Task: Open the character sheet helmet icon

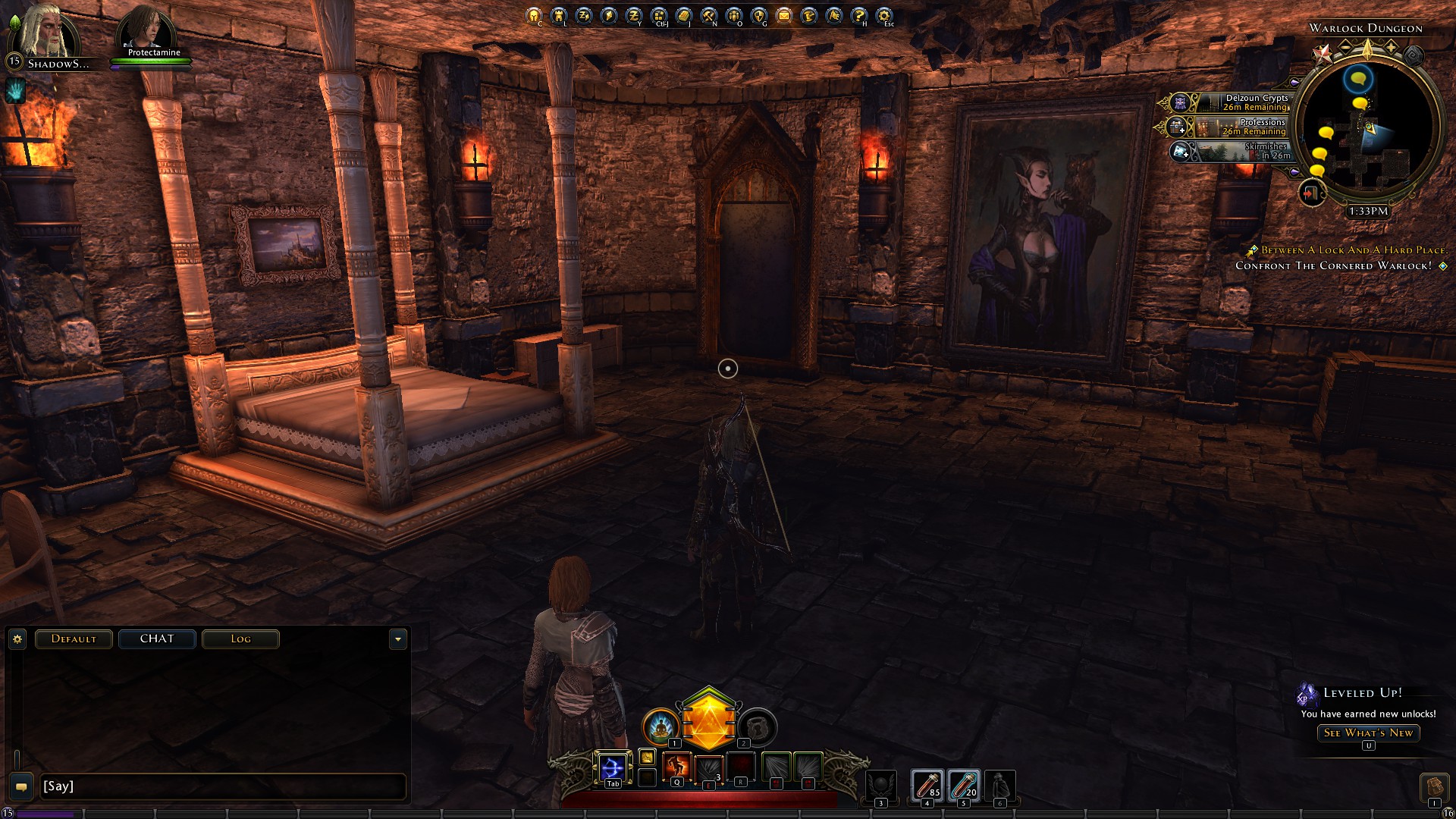Action: 534,15
